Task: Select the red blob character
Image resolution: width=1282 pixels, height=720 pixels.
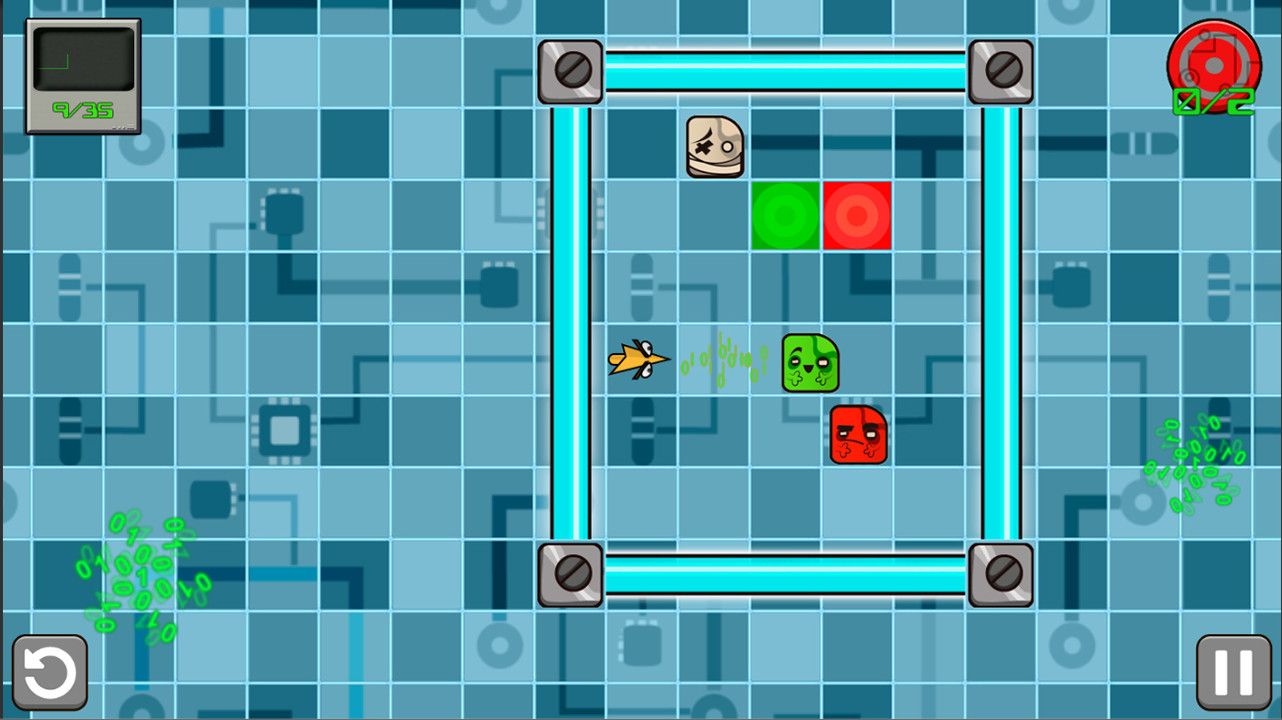Action: [x=858, y=433]
